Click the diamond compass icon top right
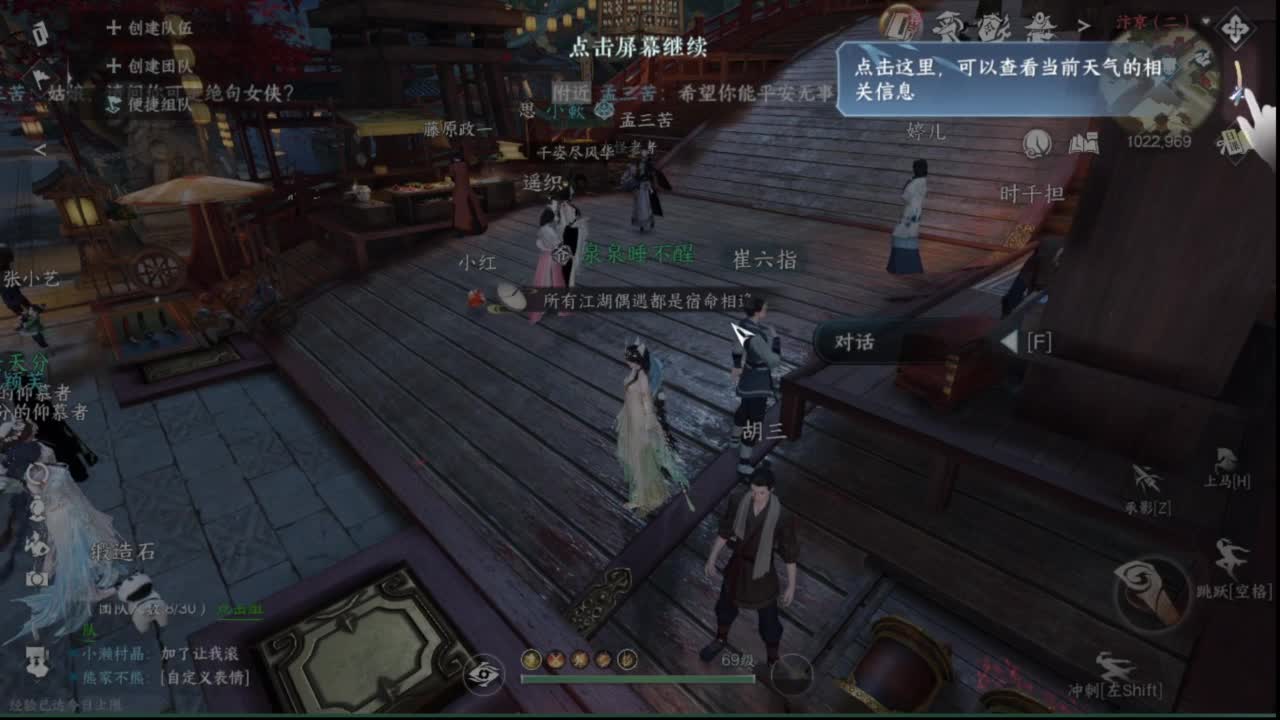1280x720 pixels. point(1235,27)
